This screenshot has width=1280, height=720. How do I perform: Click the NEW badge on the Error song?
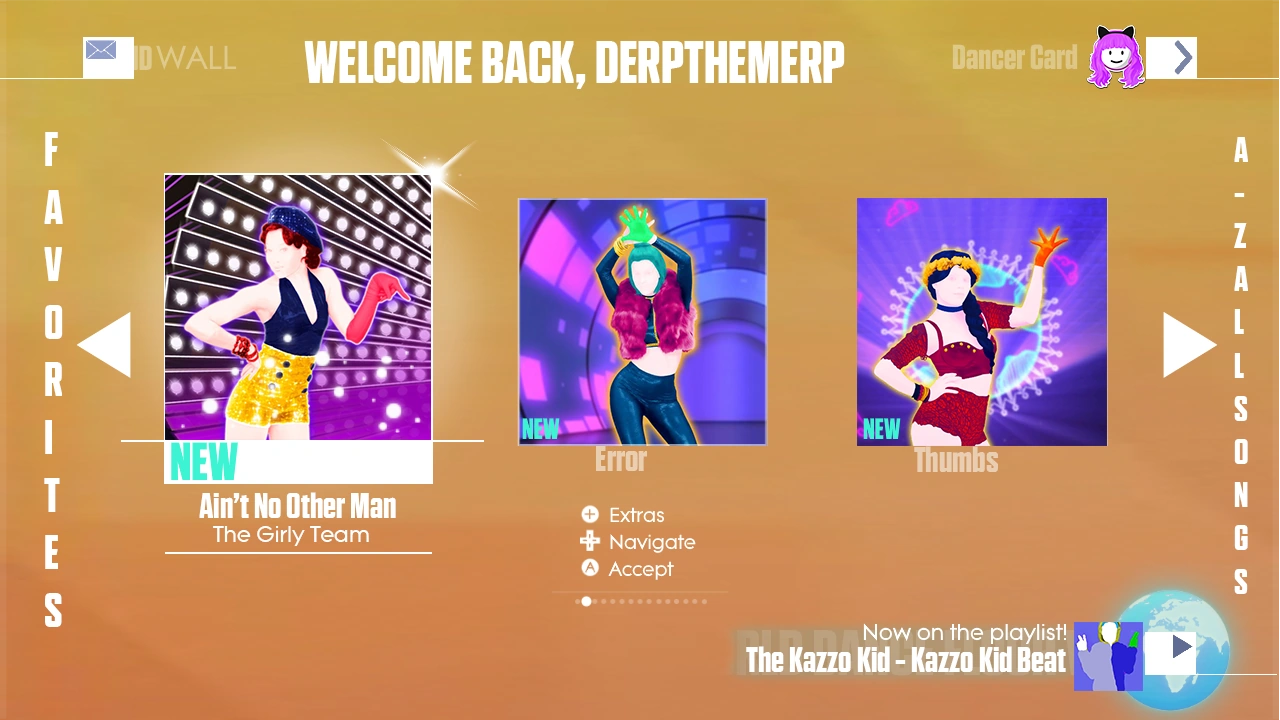pyautogui.click(x=540, y=429)
